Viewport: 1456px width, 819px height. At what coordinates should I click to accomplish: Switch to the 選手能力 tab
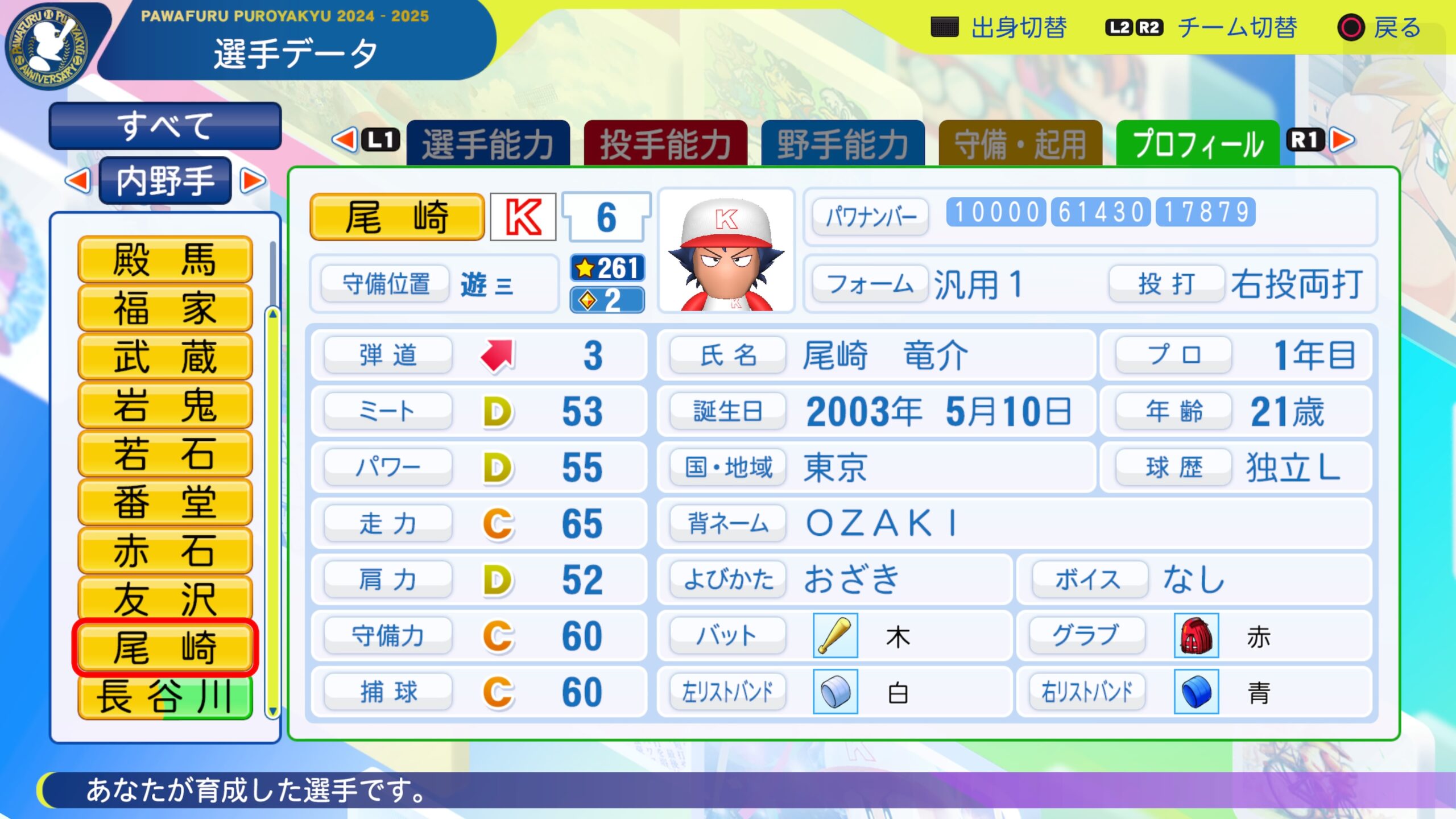click(x=488, y=143)
